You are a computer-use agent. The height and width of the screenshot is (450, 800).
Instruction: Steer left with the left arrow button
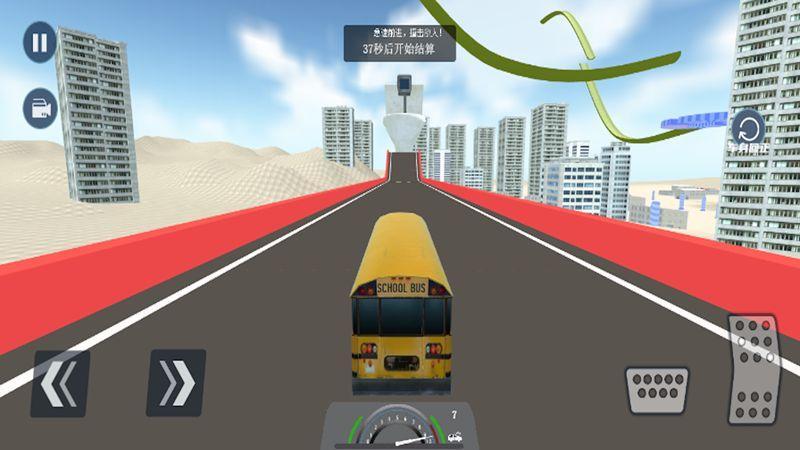[x=60, y=382]
